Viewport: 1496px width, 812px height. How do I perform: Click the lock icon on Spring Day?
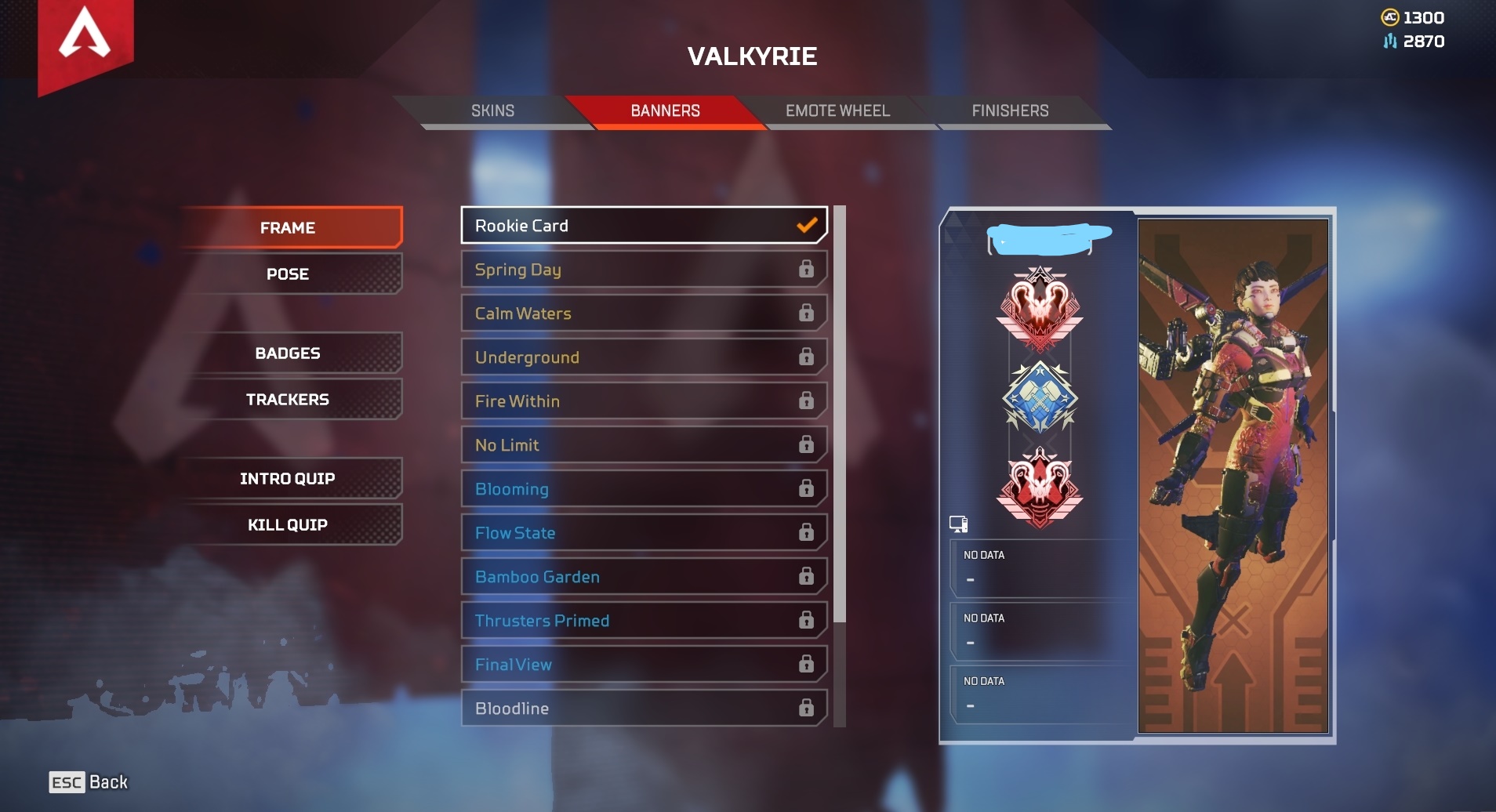click(x=807, y=270)
